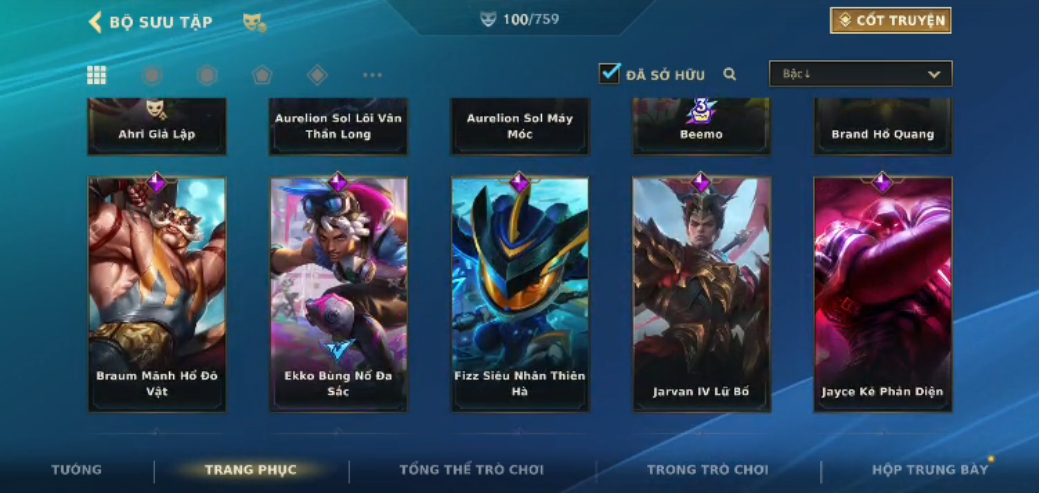Open the Cốt Truyện button

890,20
